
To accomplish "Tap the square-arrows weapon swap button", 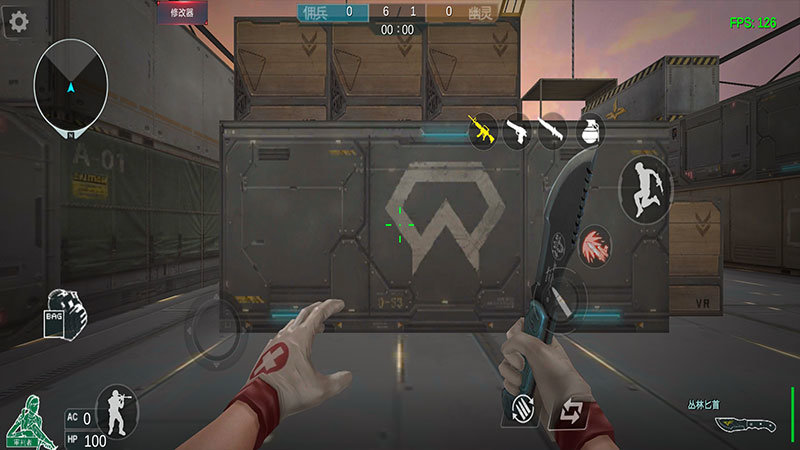I will coord(570,410).
